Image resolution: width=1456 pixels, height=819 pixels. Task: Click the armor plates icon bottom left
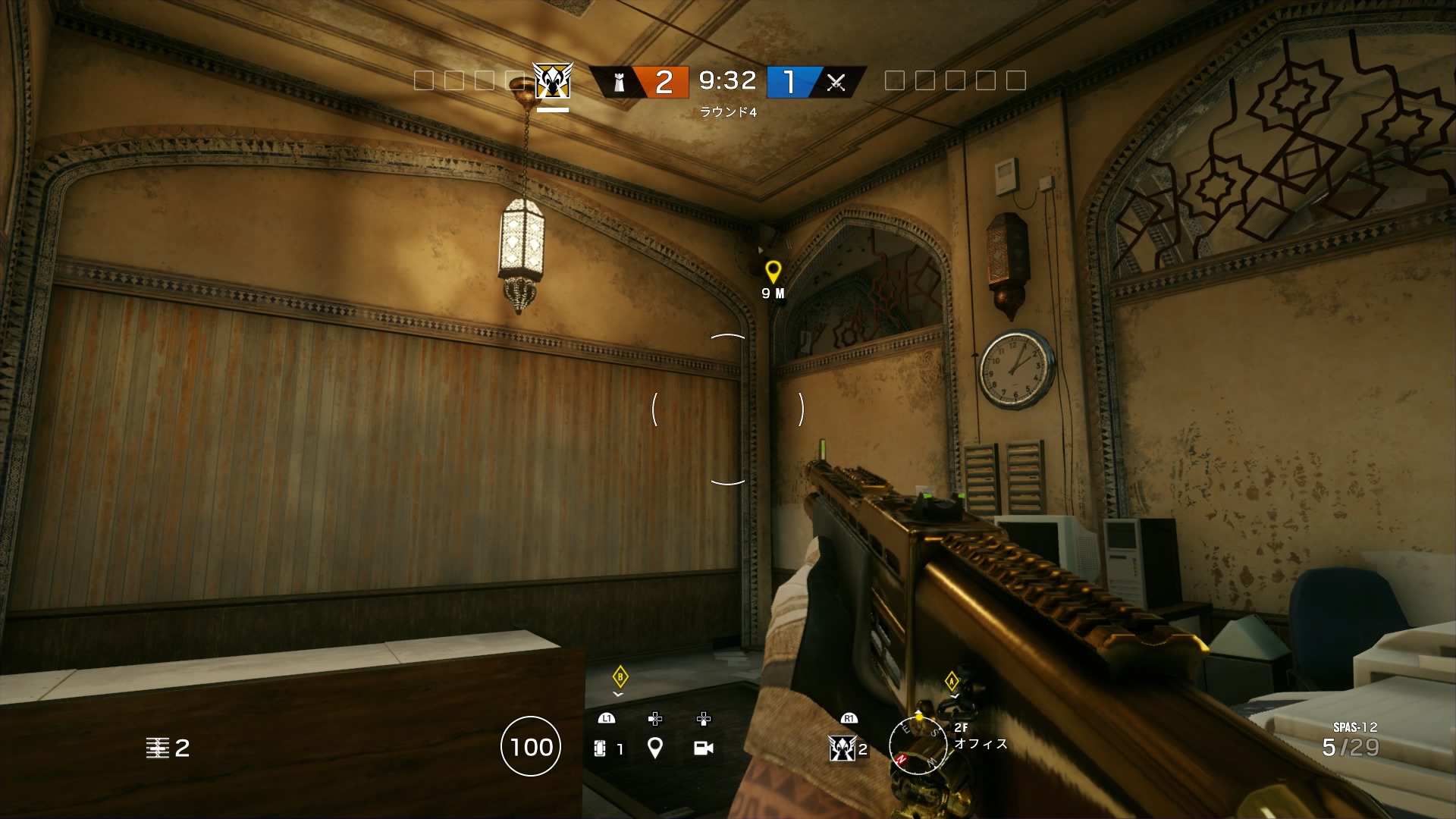click(158, 748)
